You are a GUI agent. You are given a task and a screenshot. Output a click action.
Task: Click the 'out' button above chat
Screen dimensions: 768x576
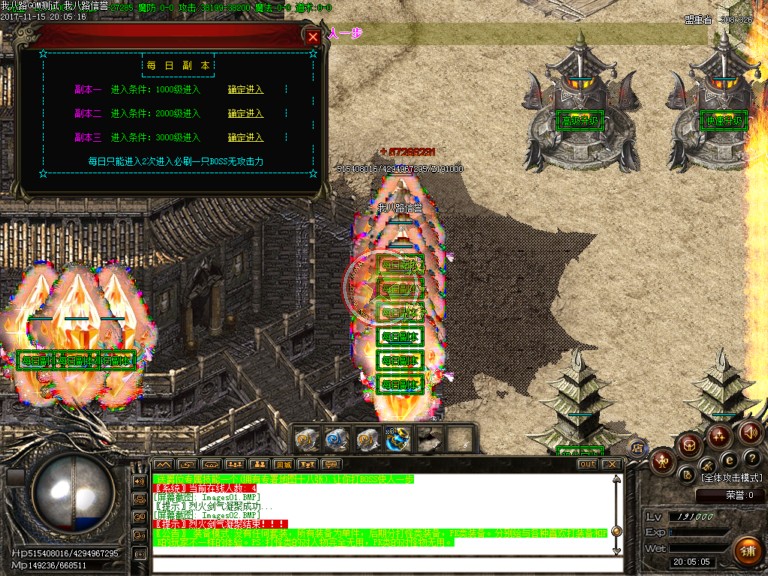coord(587,464)
